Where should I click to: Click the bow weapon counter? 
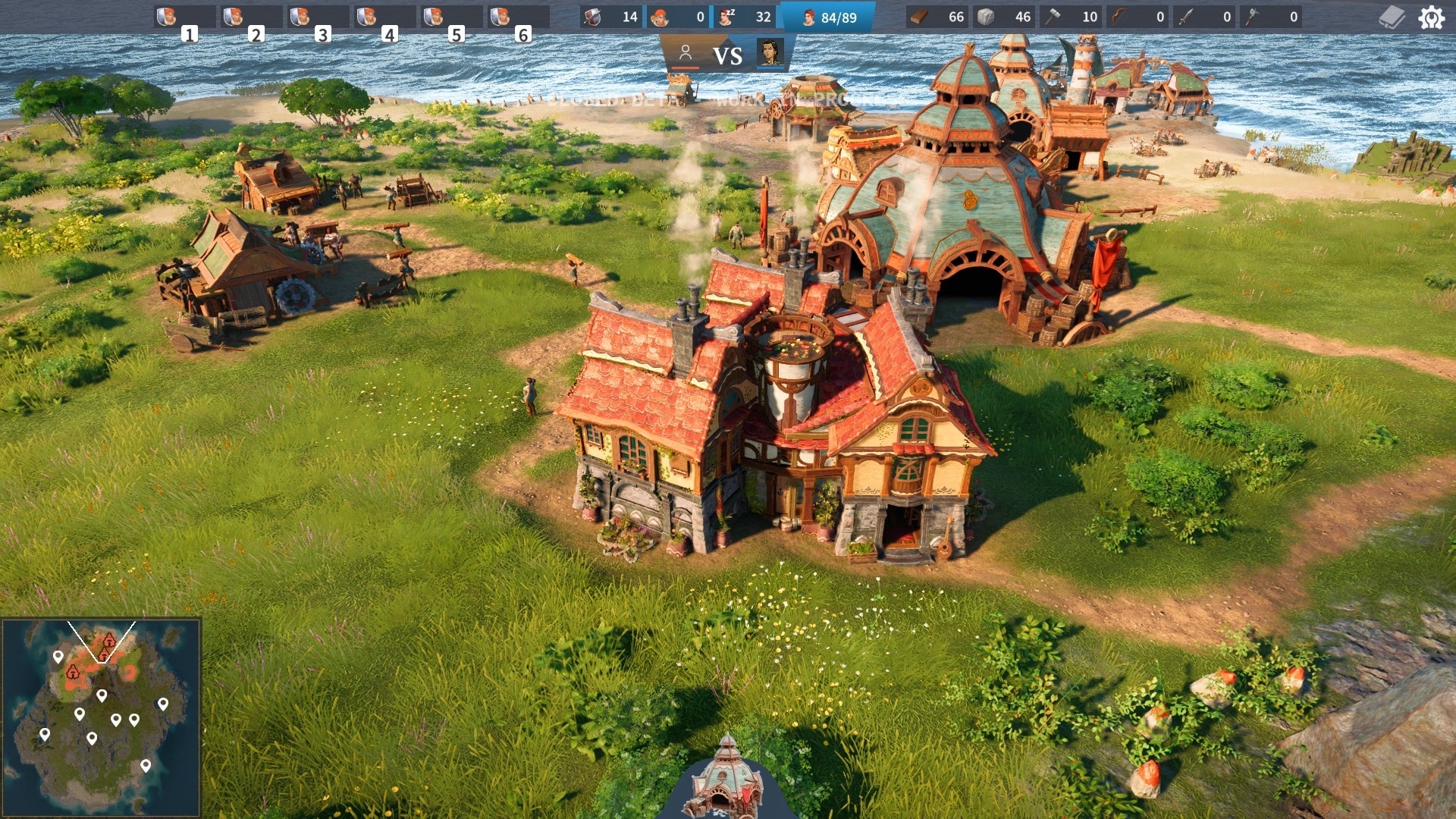tap(1137, 17)
